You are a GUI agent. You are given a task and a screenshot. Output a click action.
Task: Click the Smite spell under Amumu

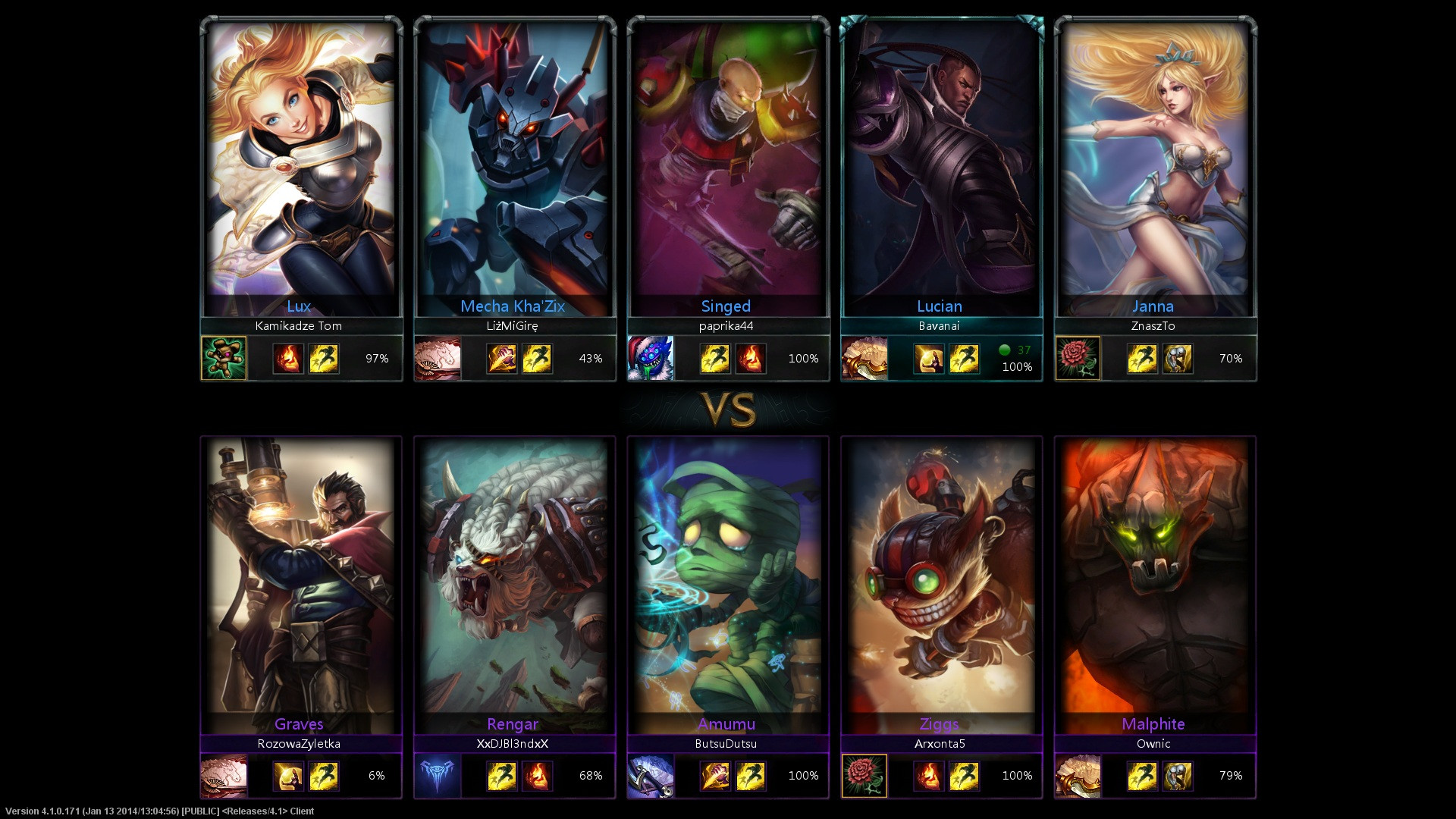[x=715, y=777]
